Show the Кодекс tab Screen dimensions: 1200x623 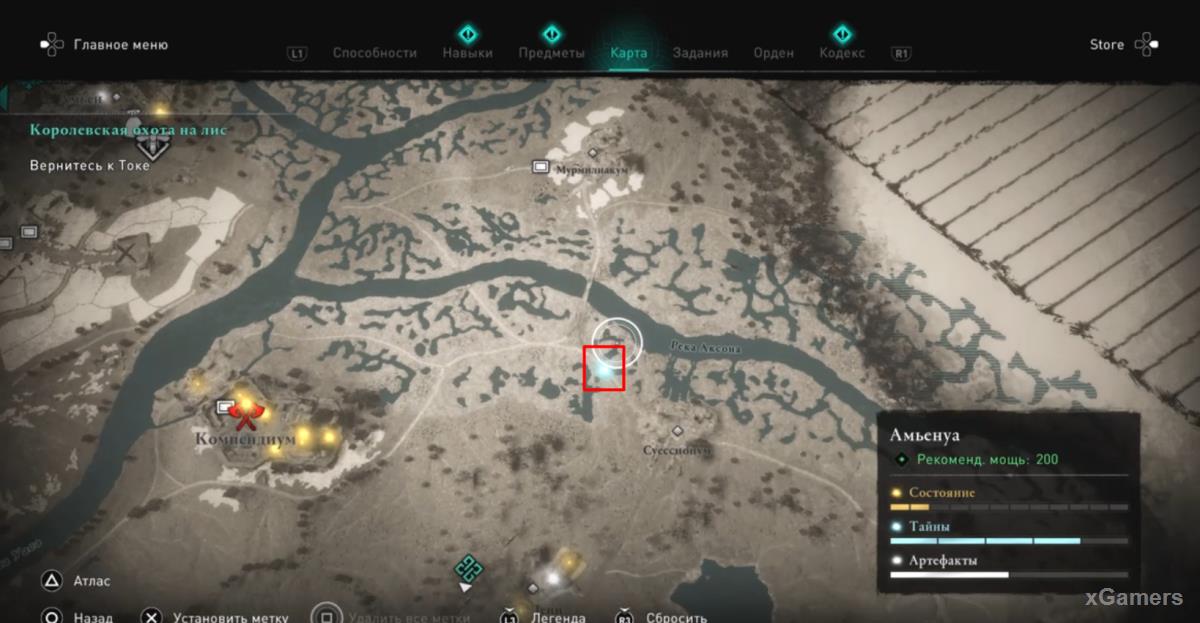(842, 53)
